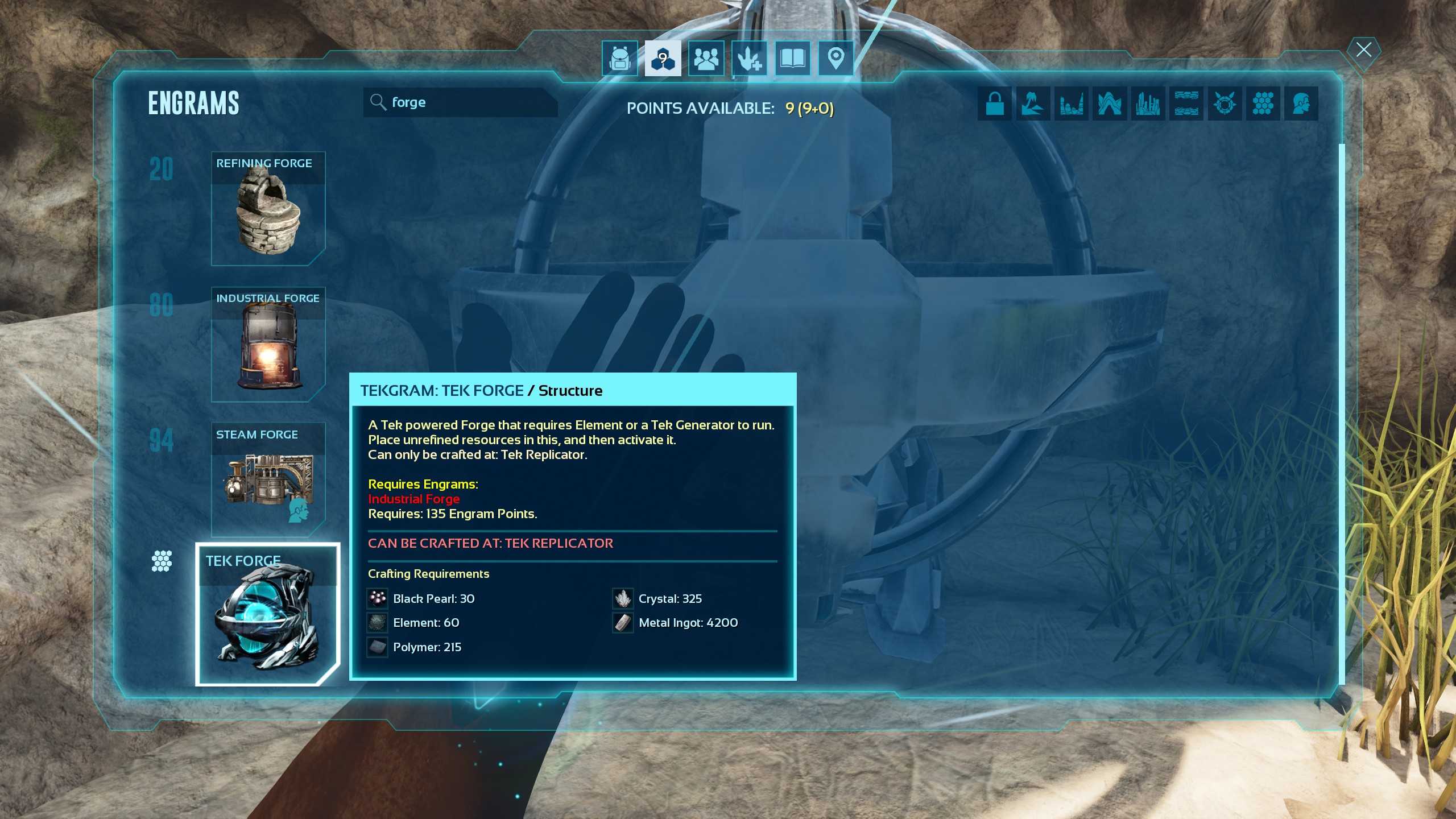Close the engrams screen with the X
1456x819 pixels.
(x=1363, y=50)
